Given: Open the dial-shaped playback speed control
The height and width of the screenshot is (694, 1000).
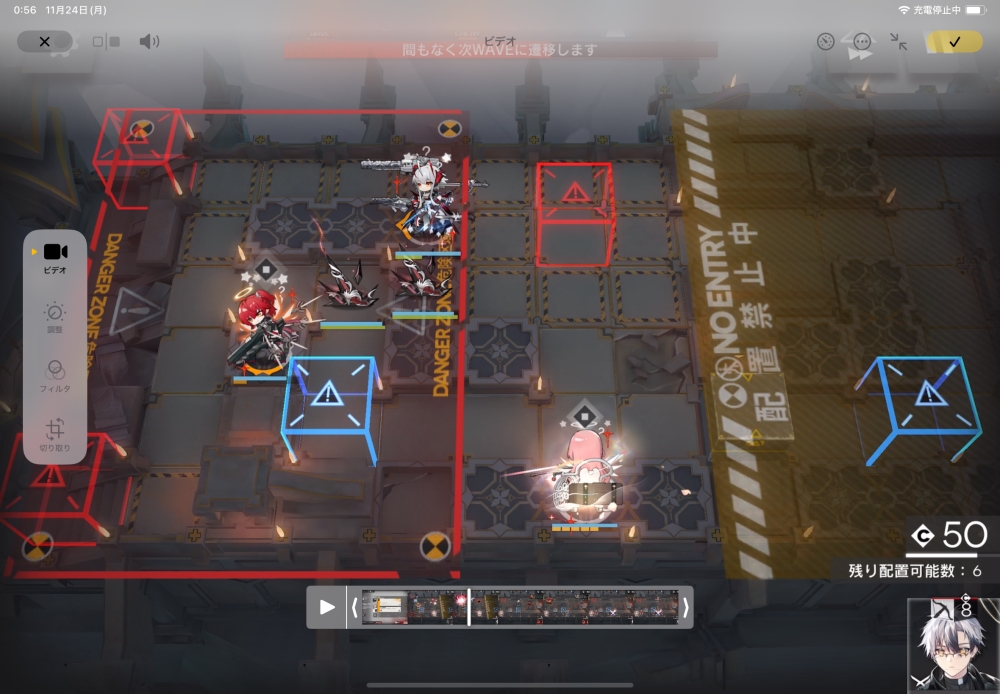Looking at the screenshot, I should point(825,41).
